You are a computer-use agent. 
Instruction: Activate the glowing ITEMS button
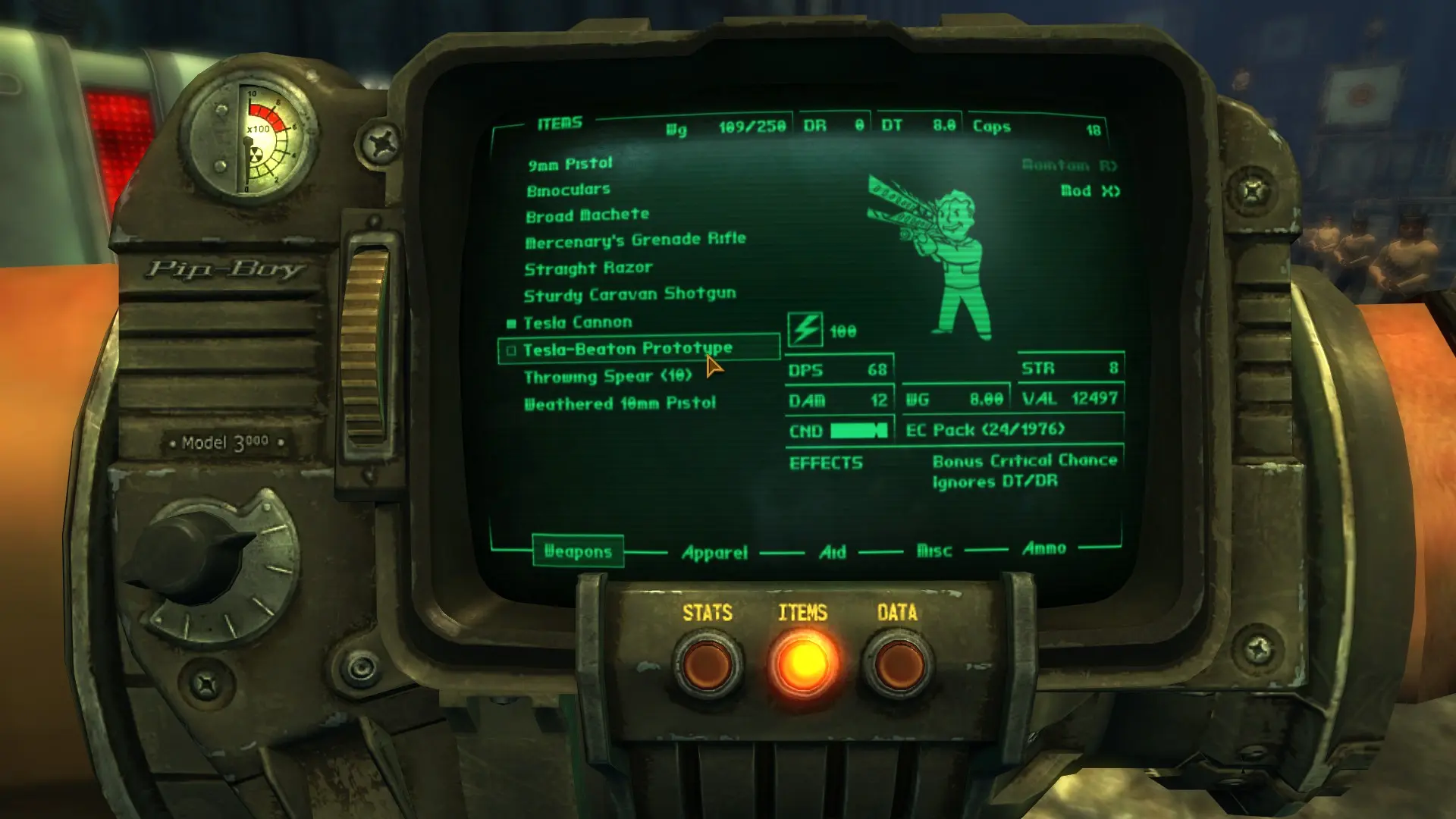tap(803, 664)
